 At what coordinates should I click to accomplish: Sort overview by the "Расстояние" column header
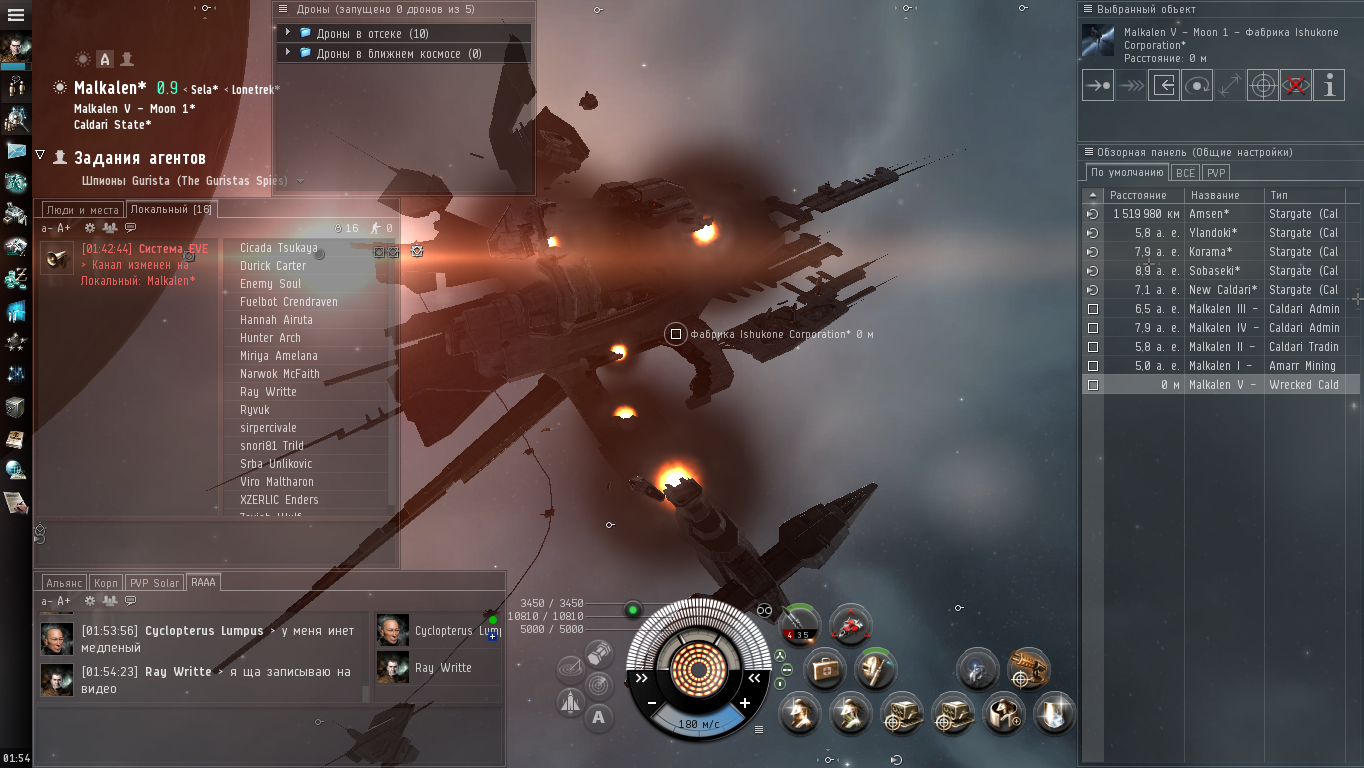point(1138,195)
